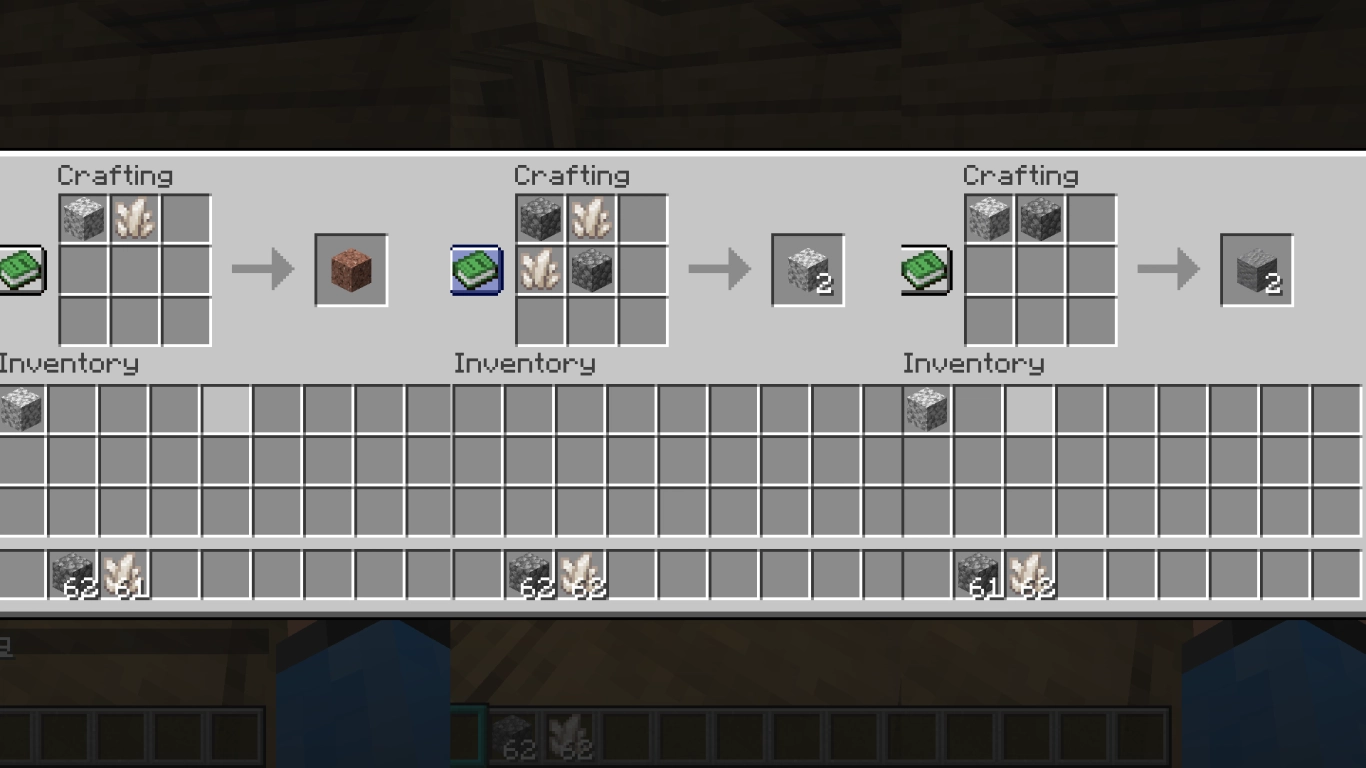This screenshot has width=1366, height=768.
Task: Select the quartz stack in the game hotbar at screen bottom
Action: click(568, 737)
